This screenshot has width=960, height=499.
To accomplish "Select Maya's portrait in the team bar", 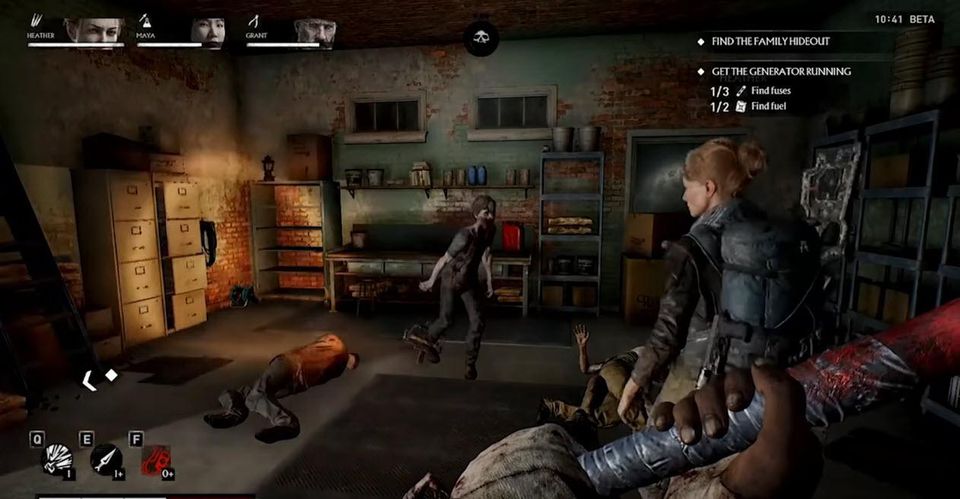I will [x=207, y=30].
